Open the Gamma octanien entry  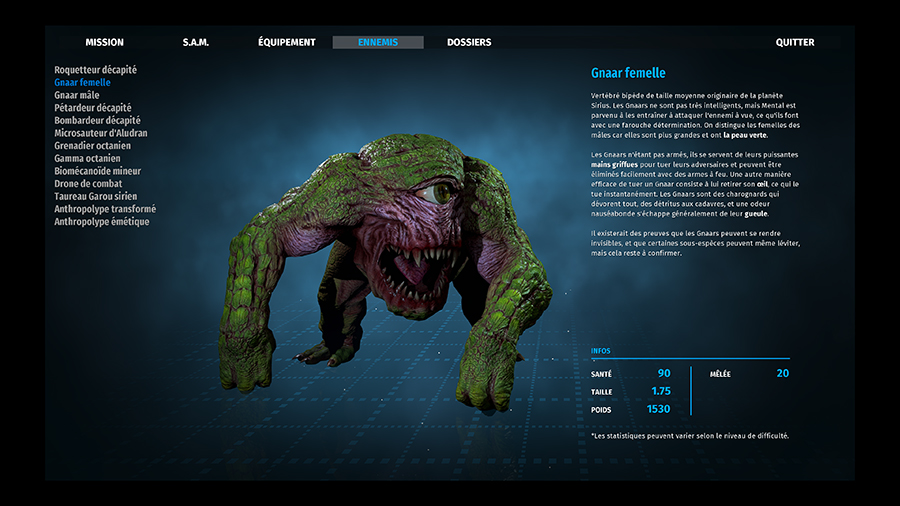pyautogui.click(x=88, y=158)
